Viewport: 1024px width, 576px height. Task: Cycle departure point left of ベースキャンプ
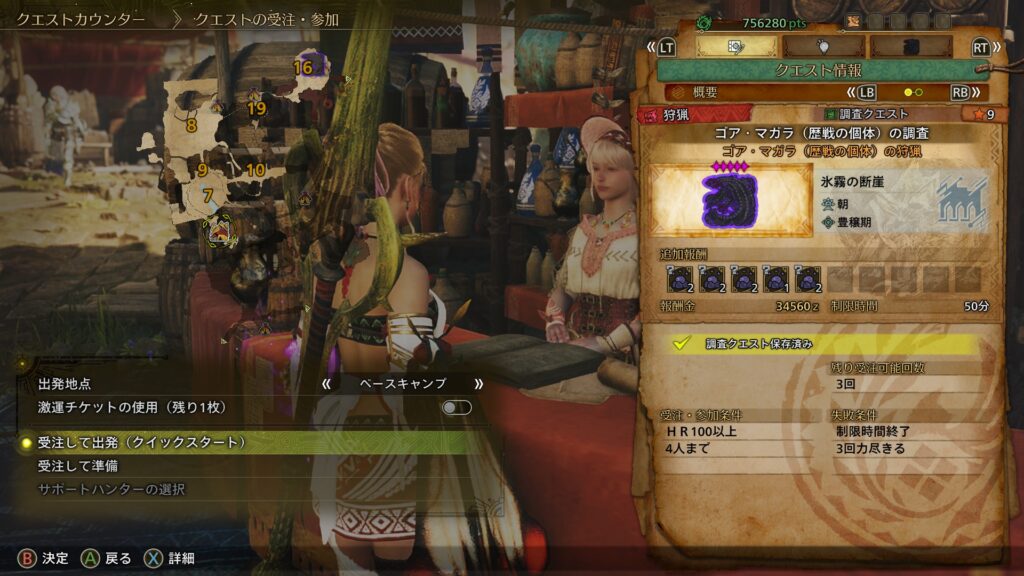pos(325,383)
